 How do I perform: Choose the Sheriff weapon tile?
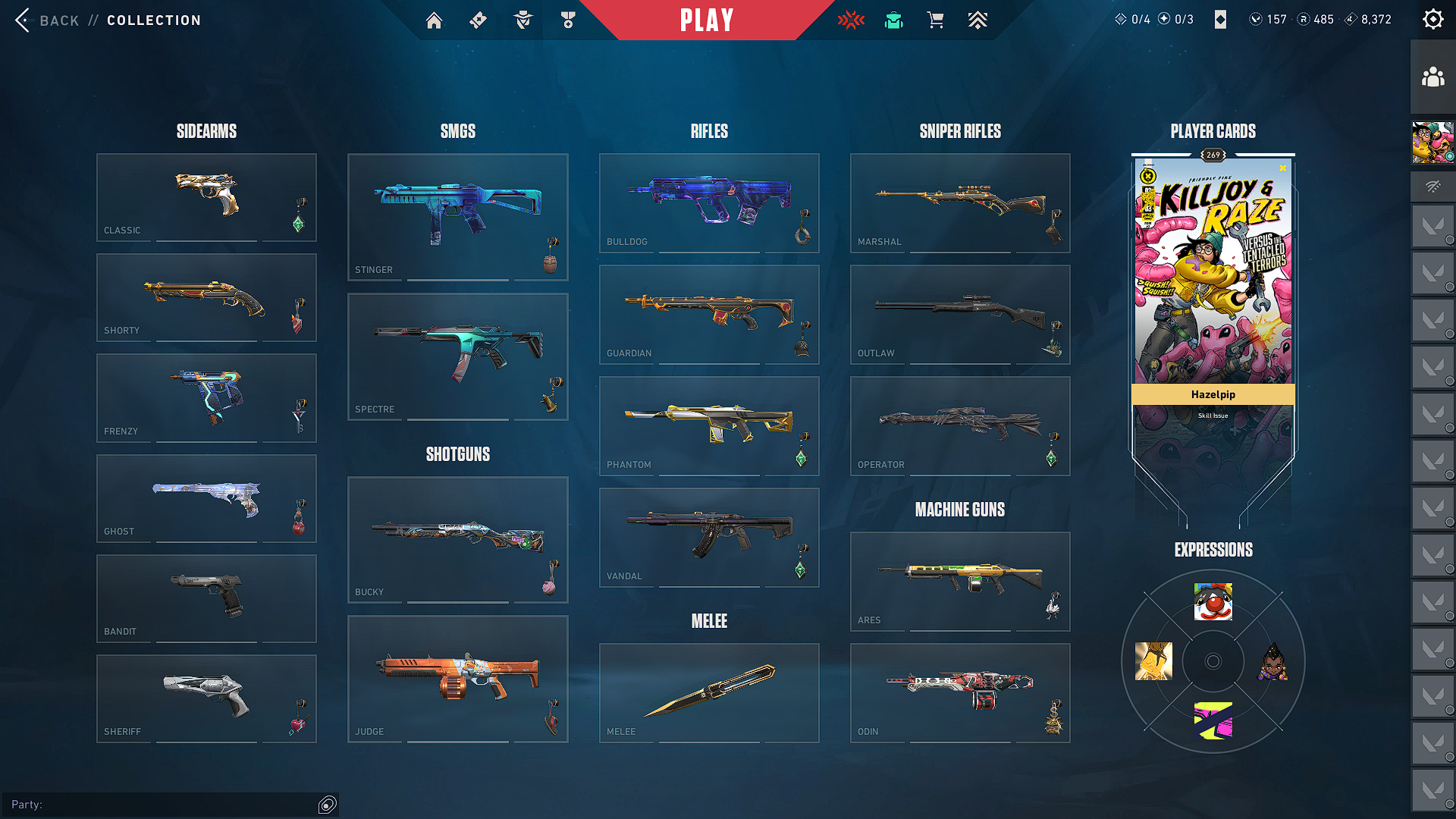pos(206,698)
